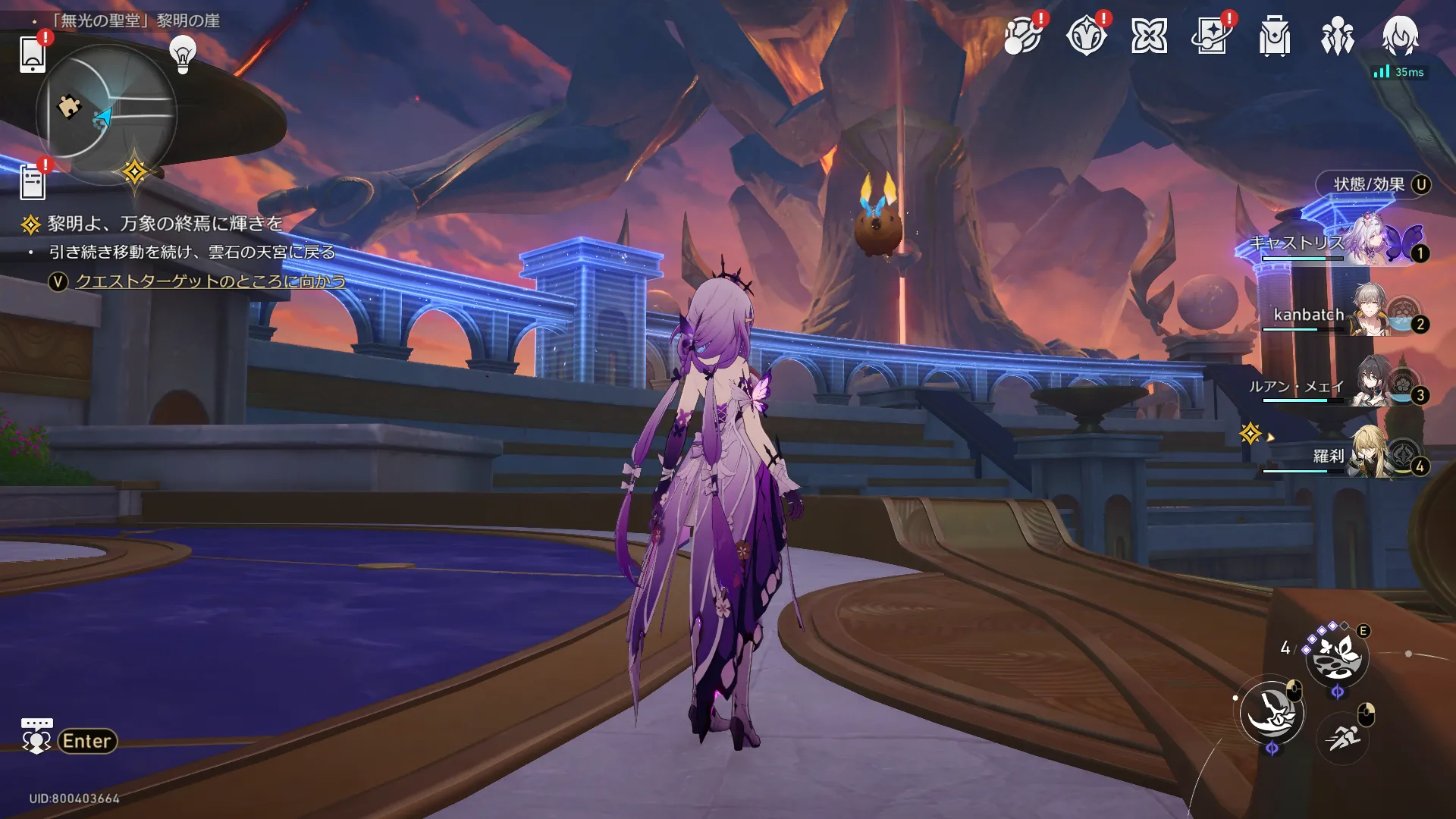Open the quest log clipboard icon
The width and height of the screenshot is (1456, 819).
[x=33, y=182]
